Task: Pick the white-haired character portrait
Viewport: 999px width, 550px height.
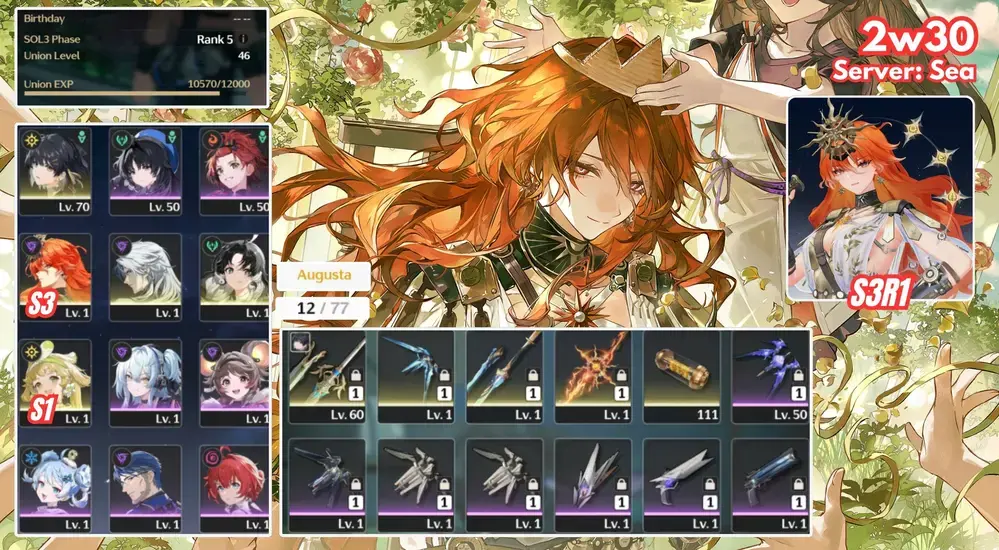Action: coord(145,274)
